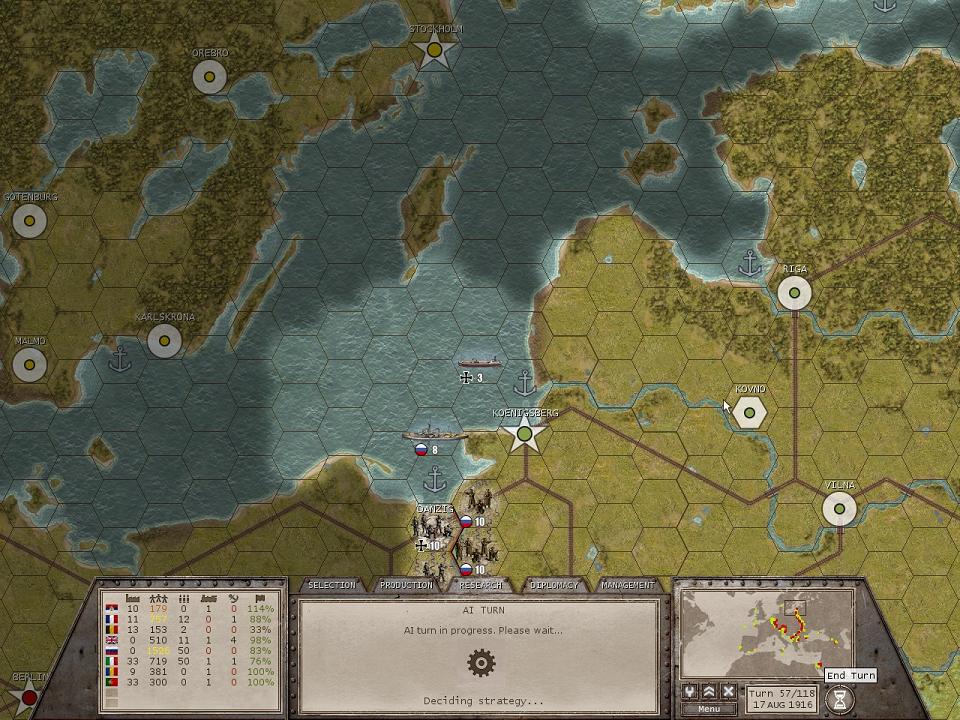Switch to the Diplomacy tab
The image size is (960, 720).
pyautogui.click(x=554, y=585)
